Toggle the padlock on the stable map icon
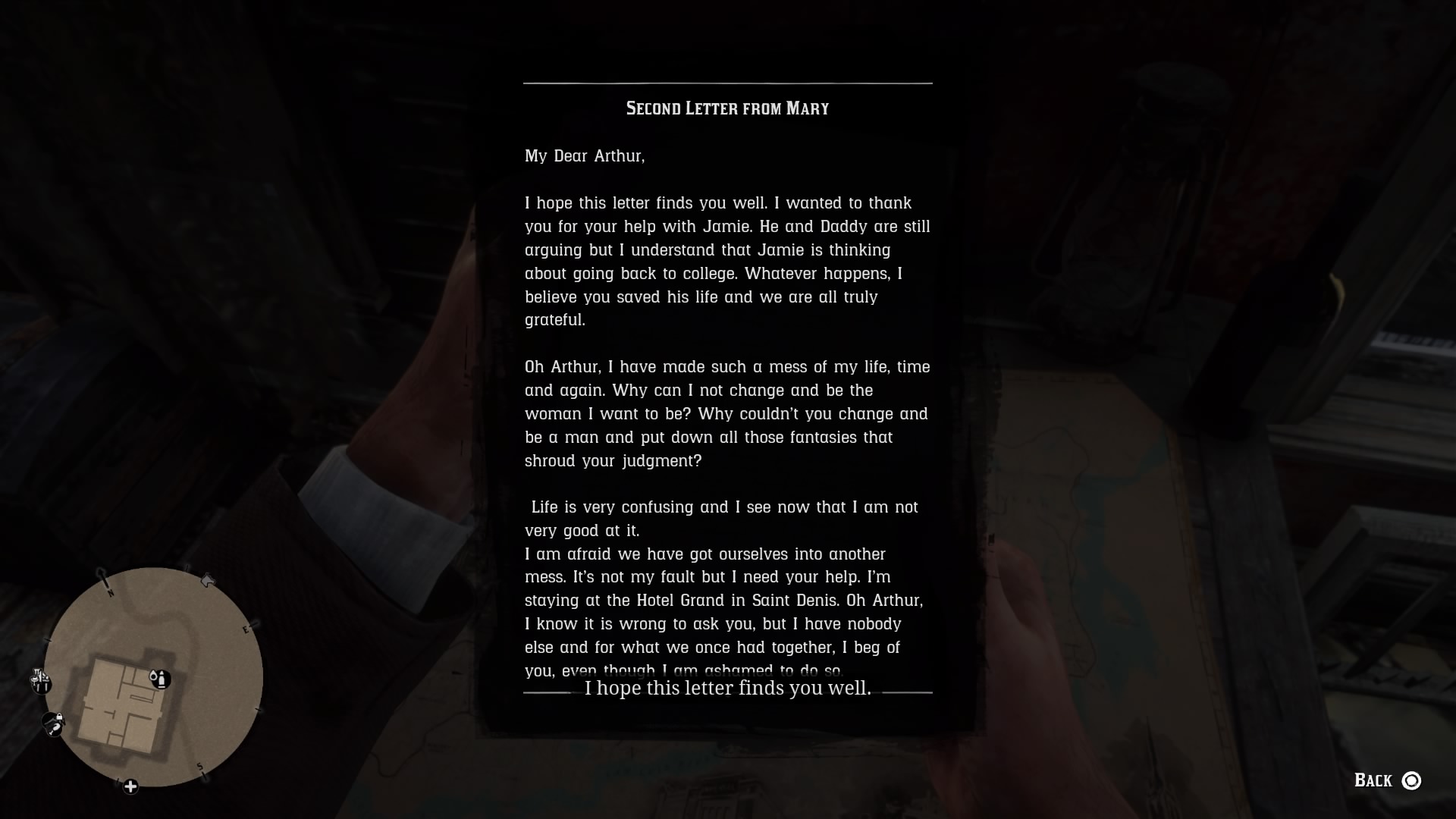Screen dimensions: 1456x819 point(58,717)
